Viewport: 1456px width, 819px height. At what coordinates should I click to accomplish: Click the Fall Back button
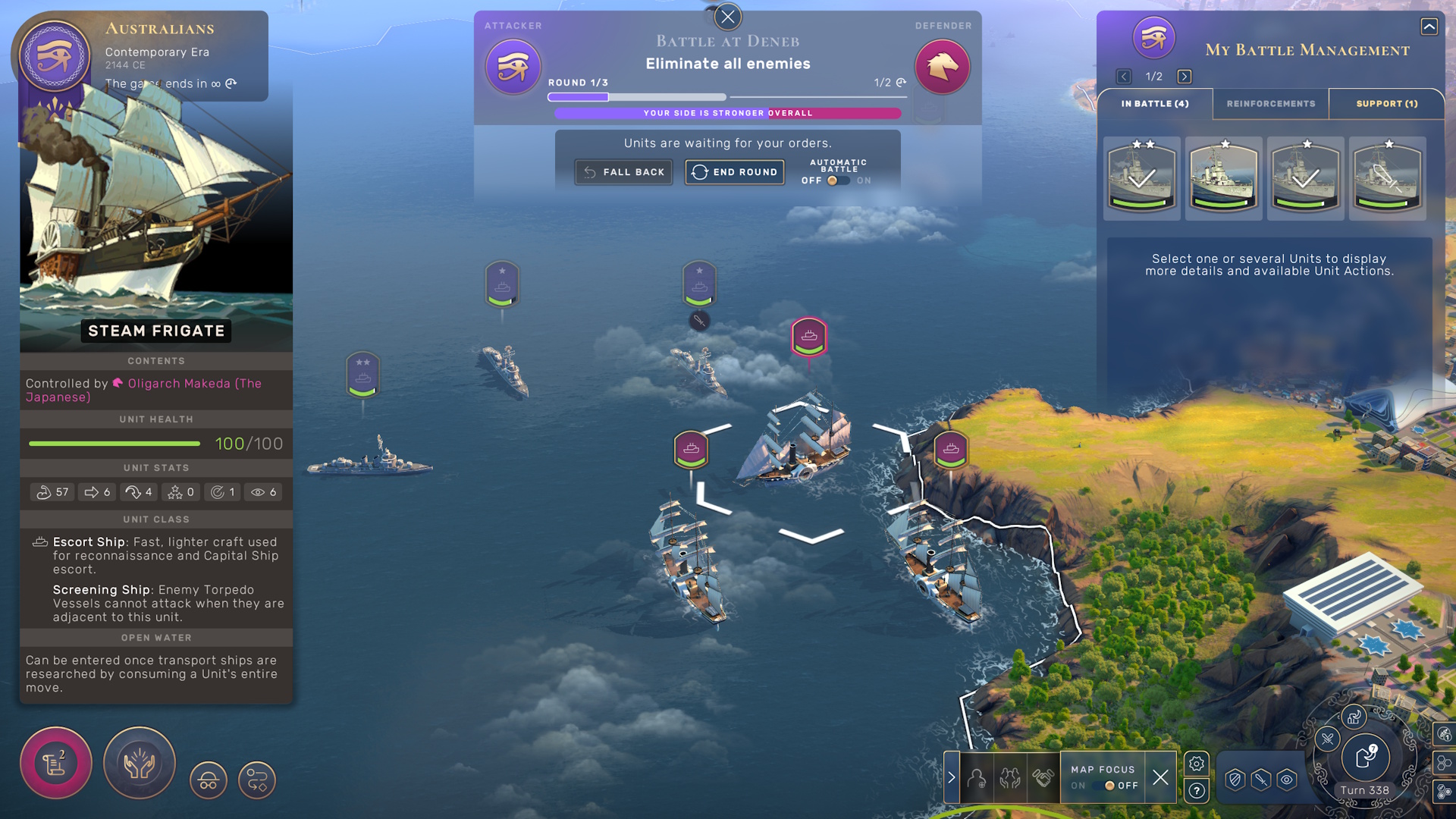click(623, 172)
